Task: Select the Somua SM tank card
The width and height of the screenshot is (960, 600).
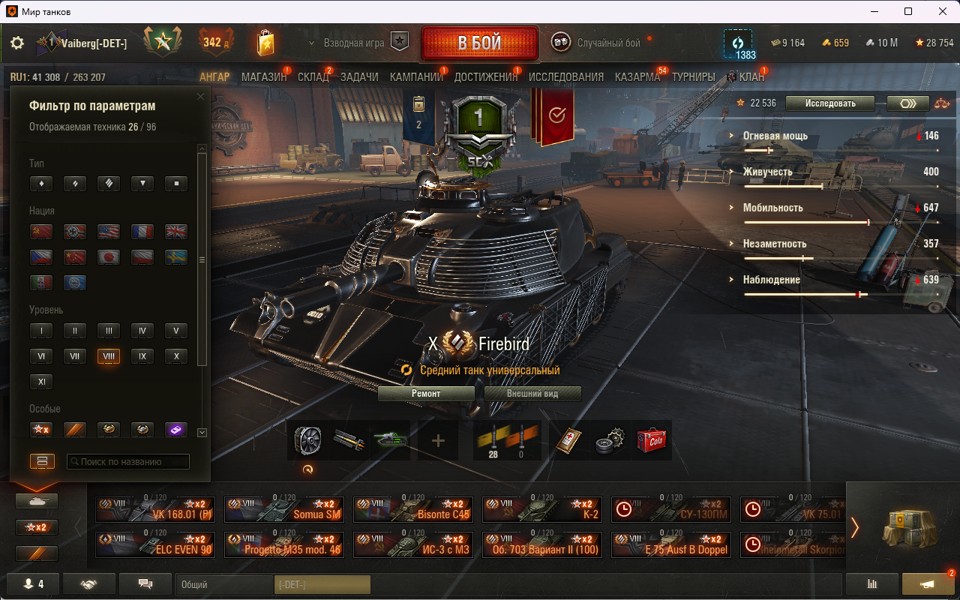Action: coord(284,510)
